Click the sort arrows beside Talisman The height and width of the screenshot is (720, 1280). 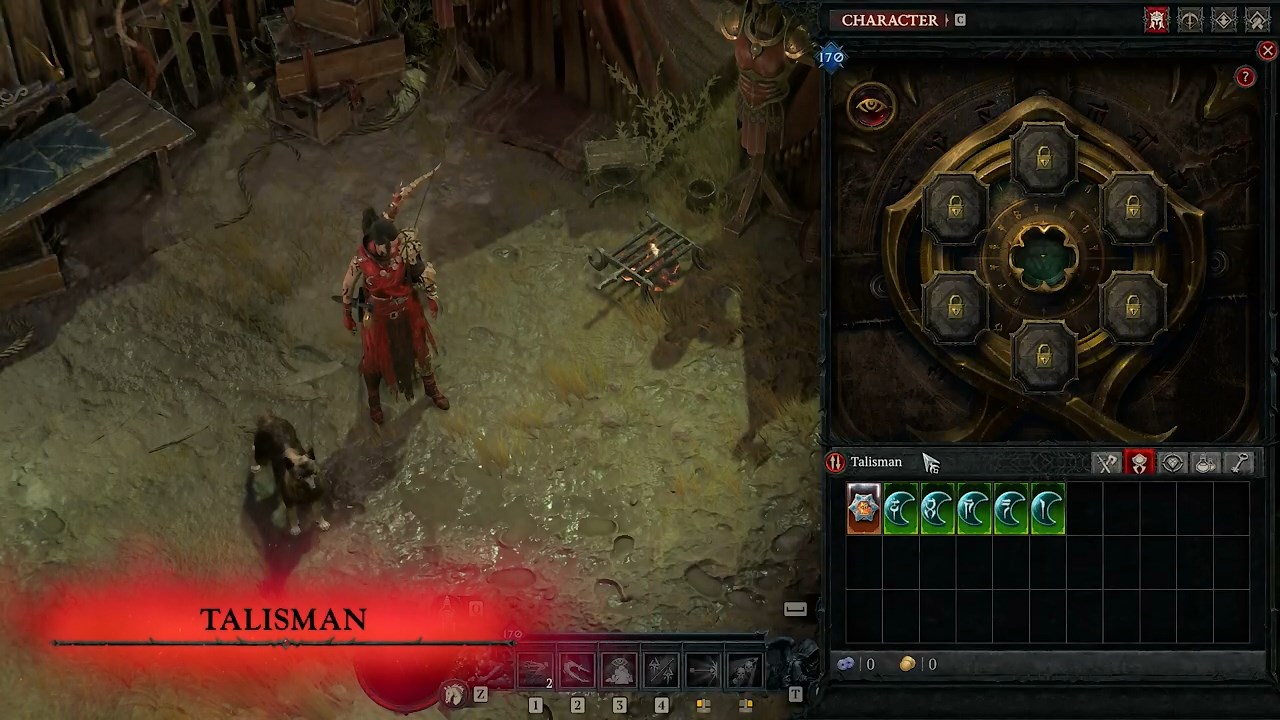[x=835, y=462]
